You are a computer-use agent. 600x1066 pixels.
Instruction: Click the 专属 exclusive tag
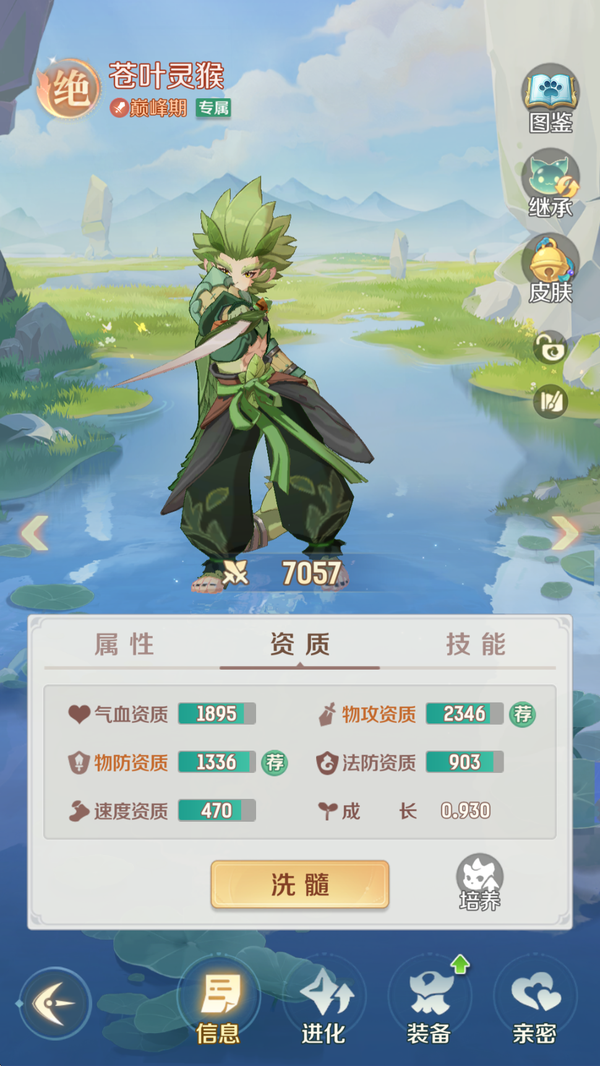213,108
